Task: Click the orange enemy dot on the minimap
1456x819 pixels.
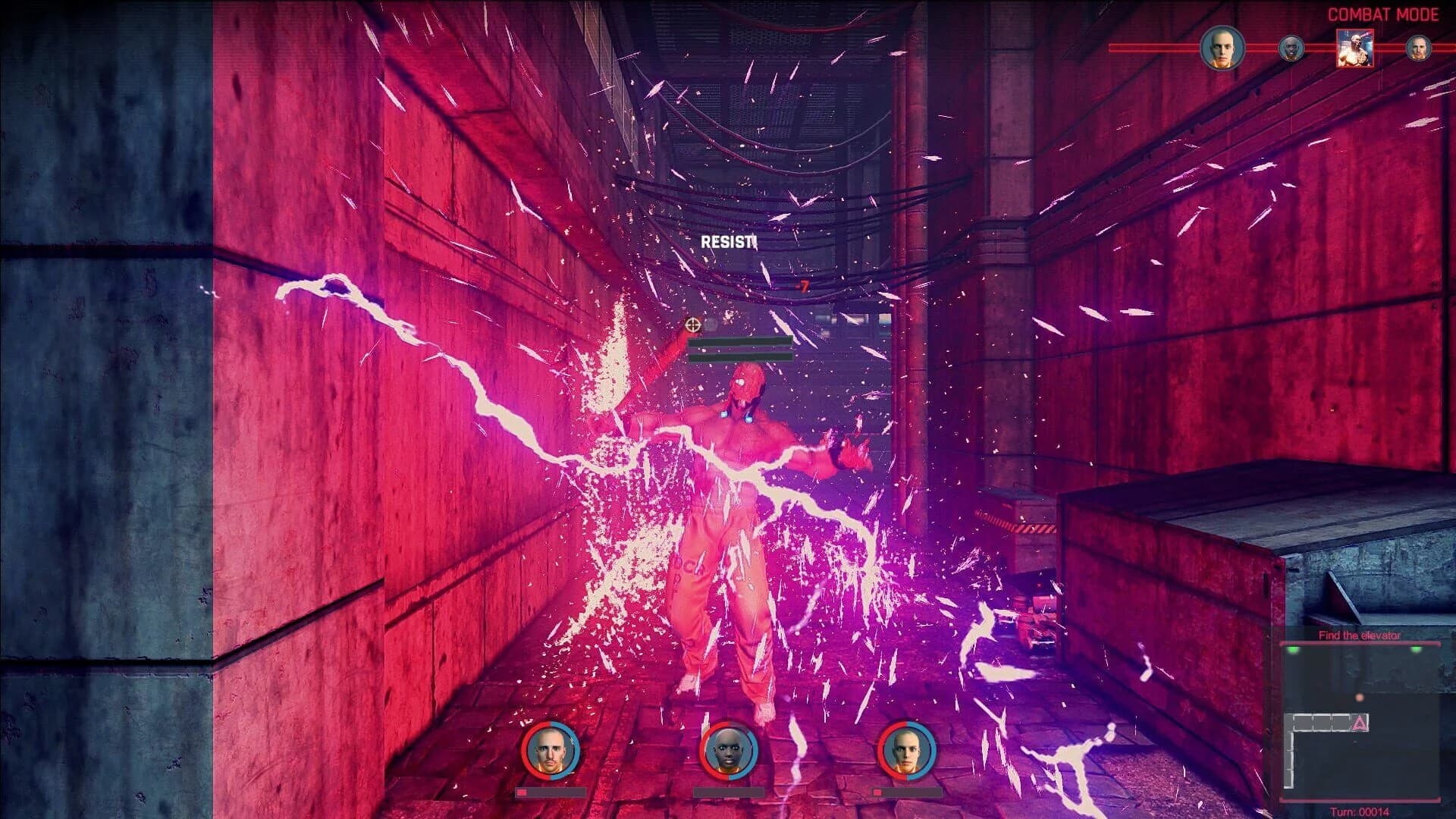Action: 1359,698
